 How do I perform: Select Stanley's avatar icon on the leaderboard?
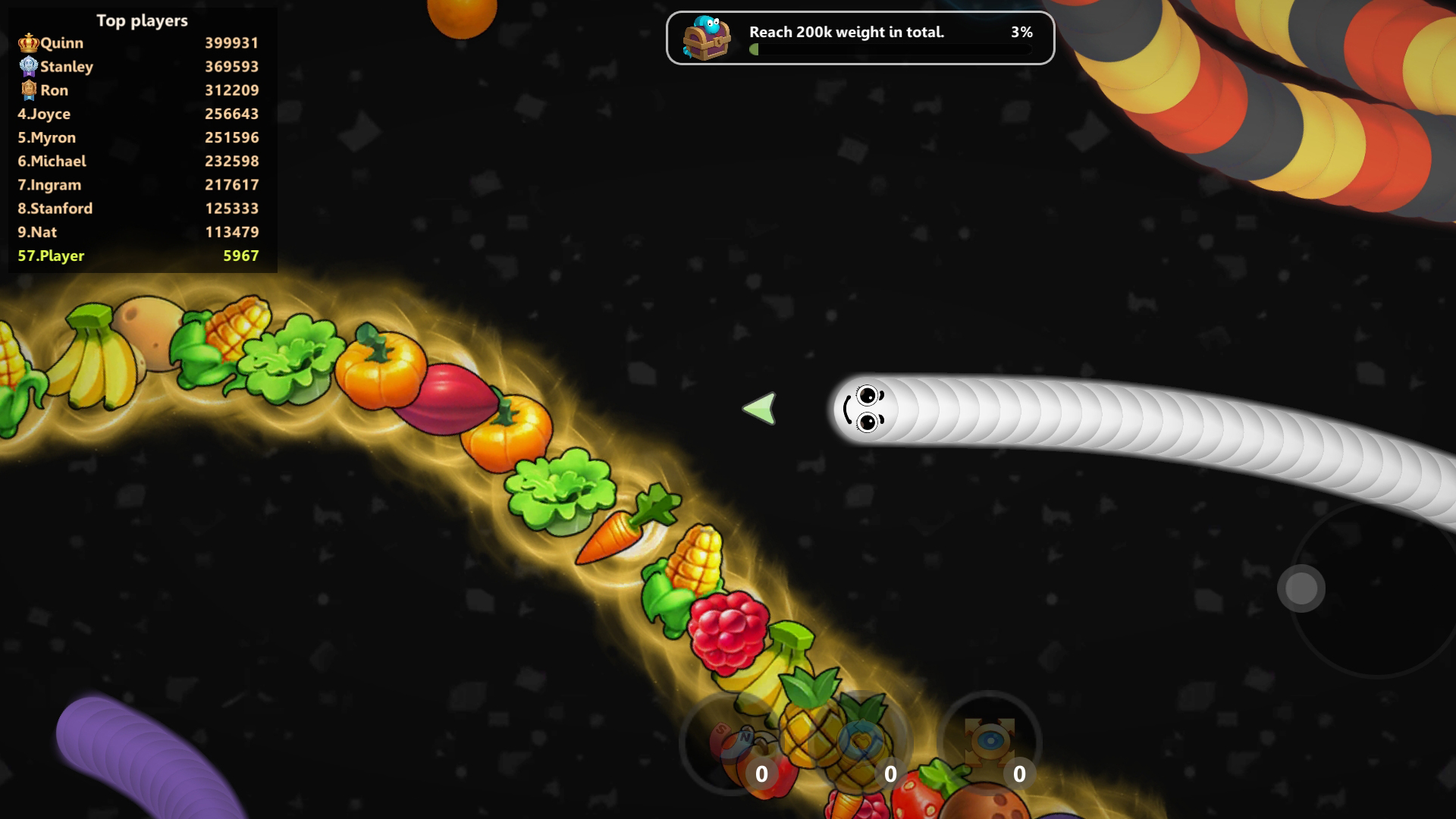coord(28,65)
